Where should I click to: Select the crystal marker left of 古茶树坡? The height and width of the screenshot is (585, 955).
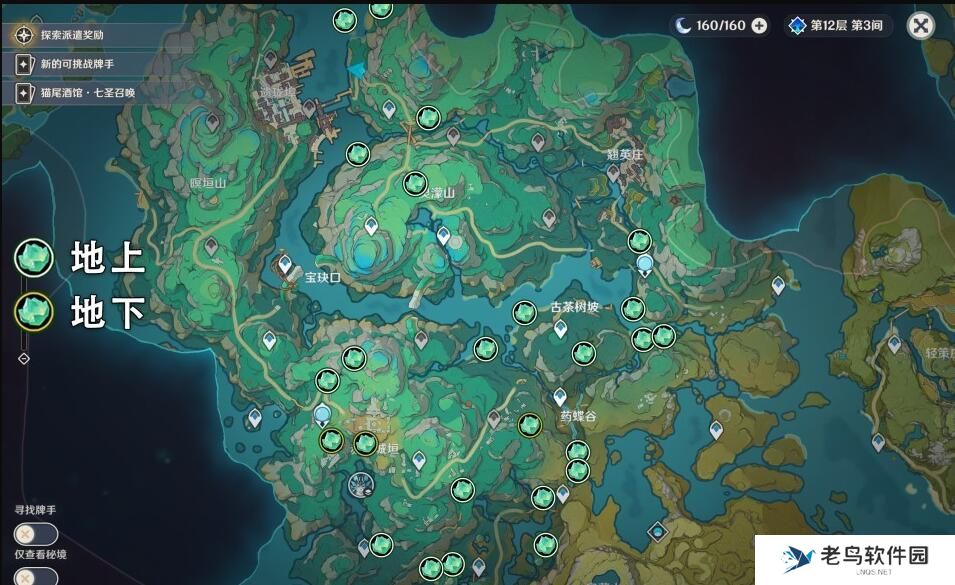click(x=524, y=313)
